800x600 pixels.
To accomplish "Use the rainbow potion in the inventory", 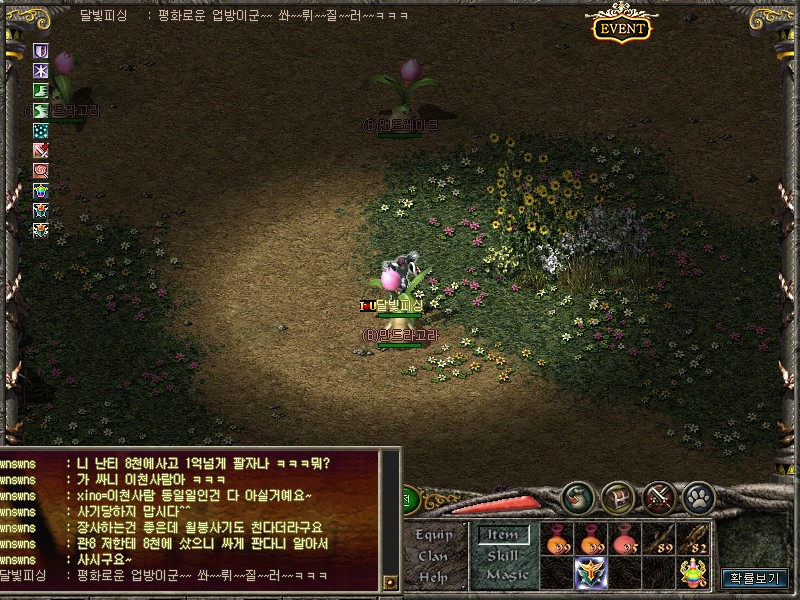I will click(x=694, y=572).
